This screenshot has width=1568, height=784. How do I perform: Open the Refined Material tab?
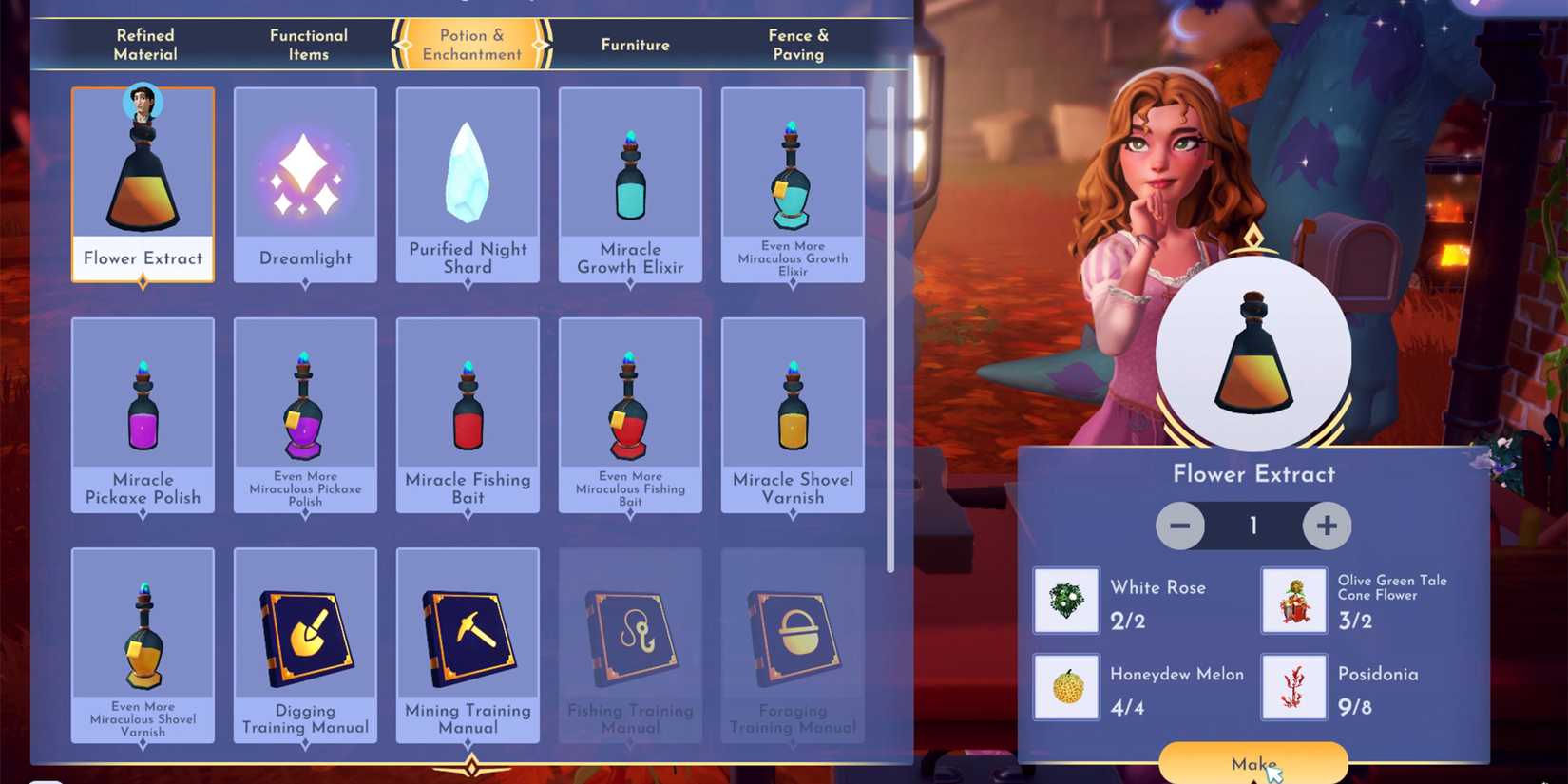point(144,44)
